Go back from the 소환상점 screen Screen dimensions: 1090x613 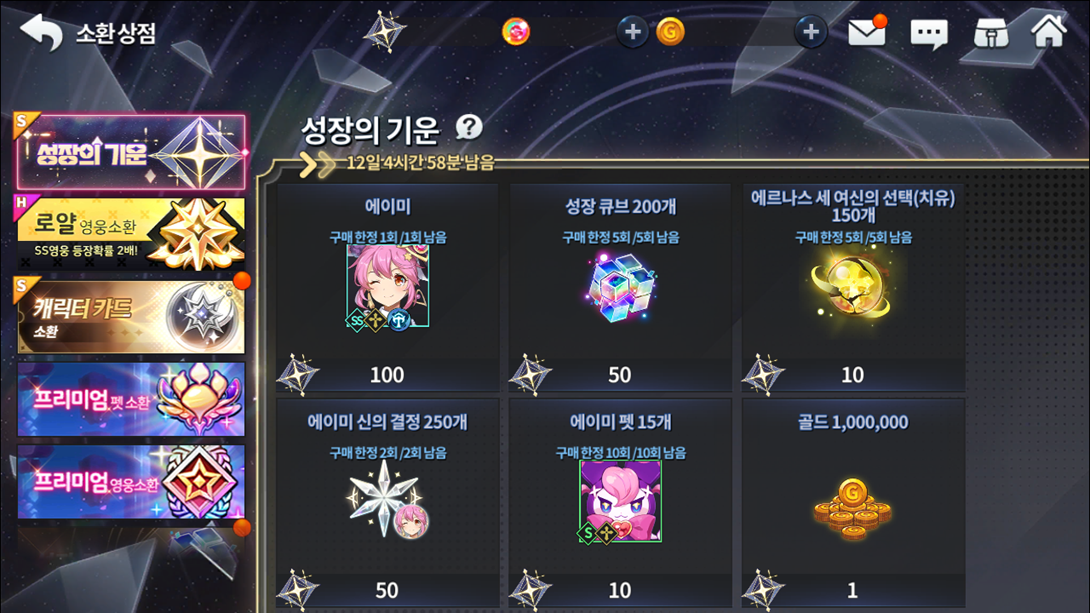tap(41, 33)
